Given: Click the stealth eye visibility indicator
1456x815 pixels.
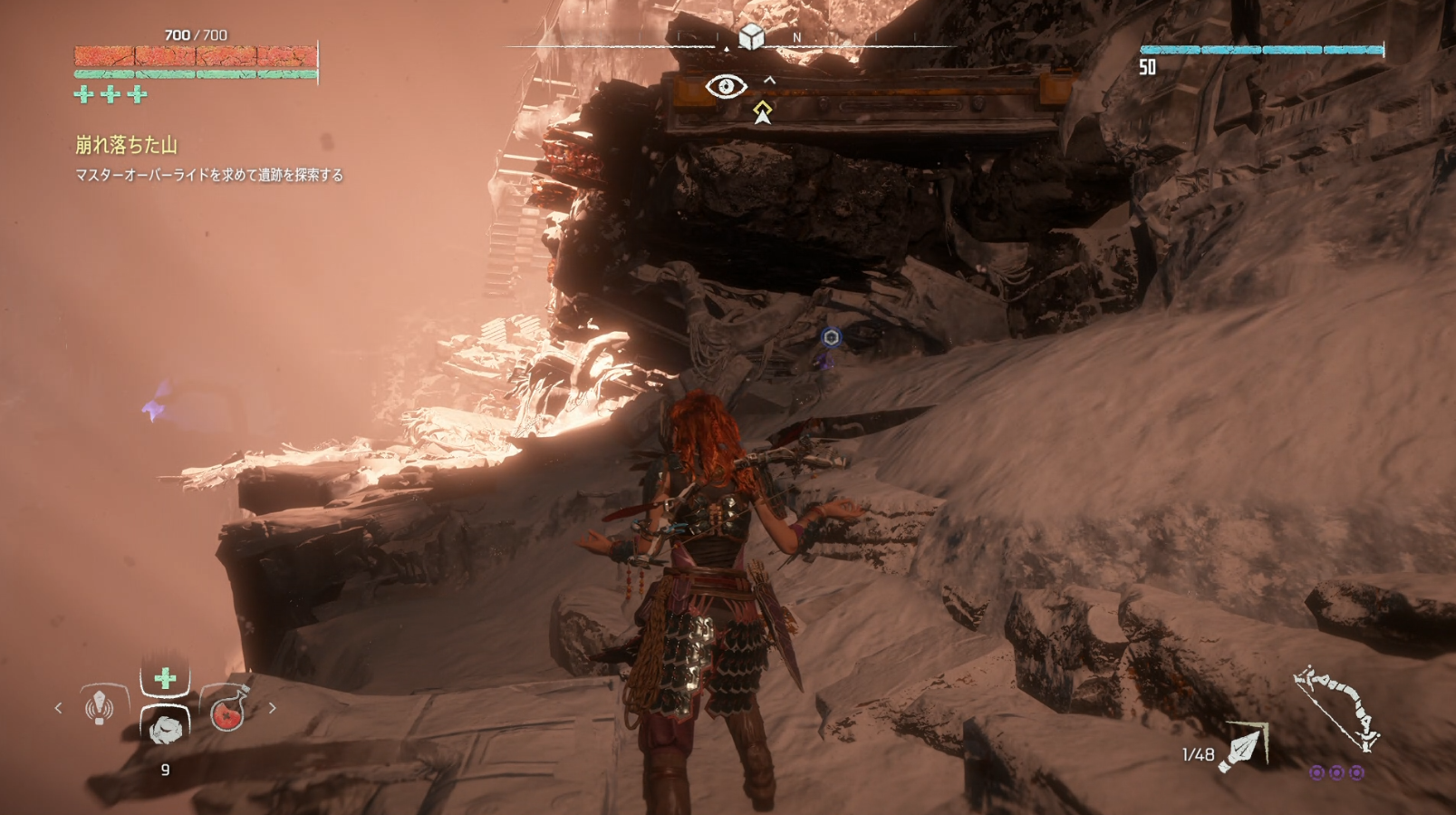Looking at the screenshot, I should 726,87.
